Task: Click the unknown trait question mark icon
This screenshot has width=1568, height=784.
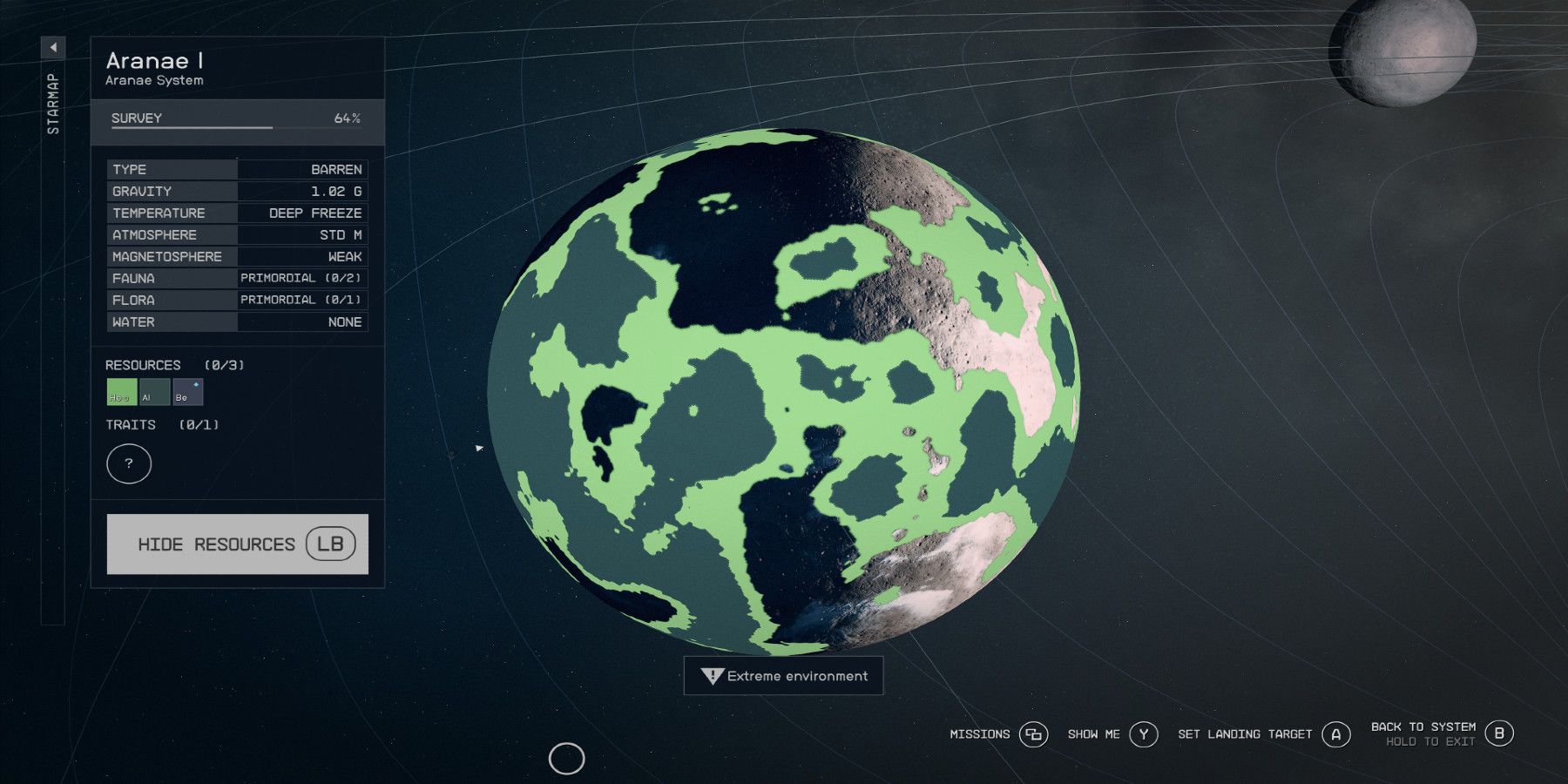Action: point(129,463)
